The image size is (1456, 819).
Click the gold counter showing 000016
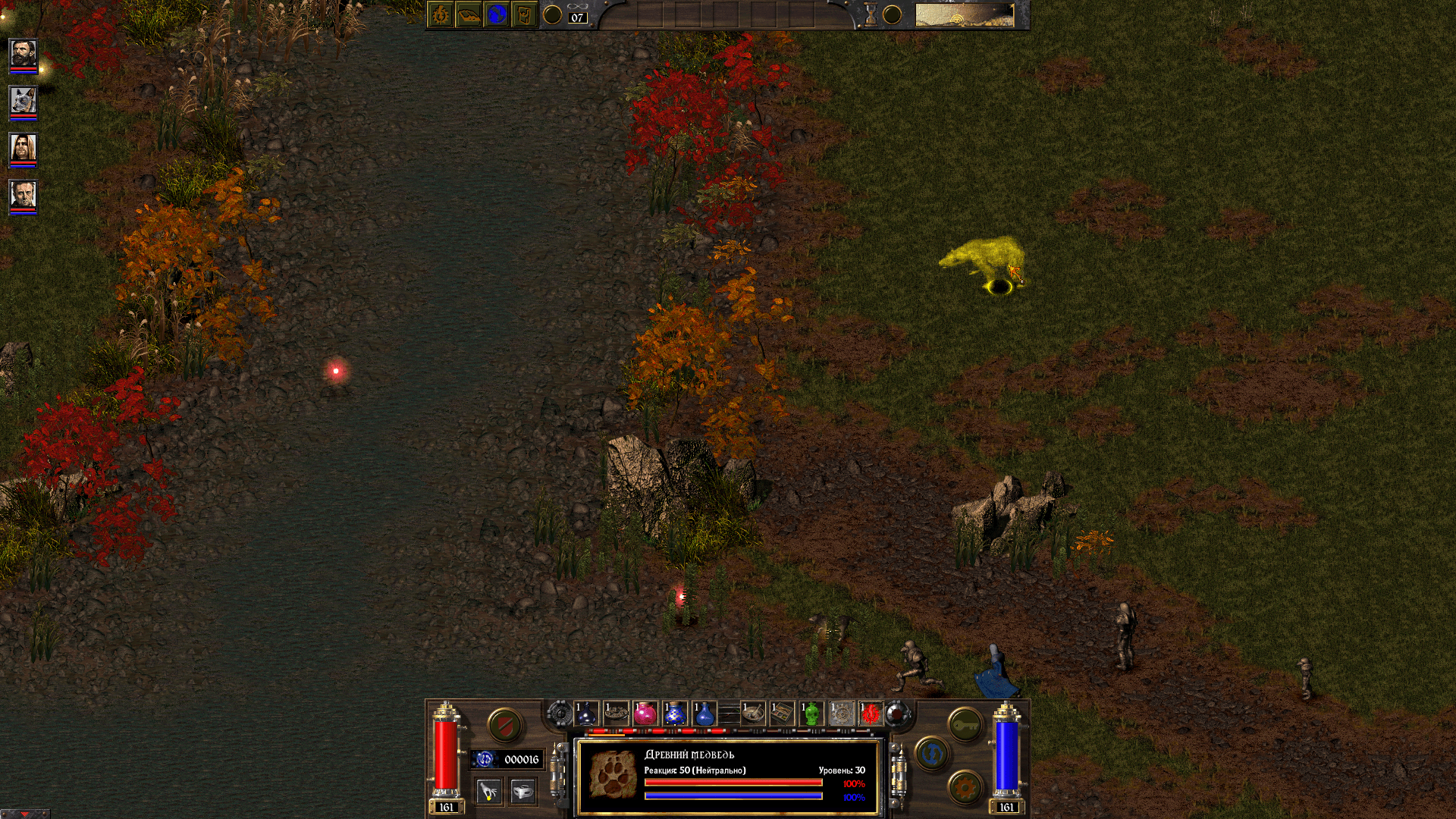[522, 758]
